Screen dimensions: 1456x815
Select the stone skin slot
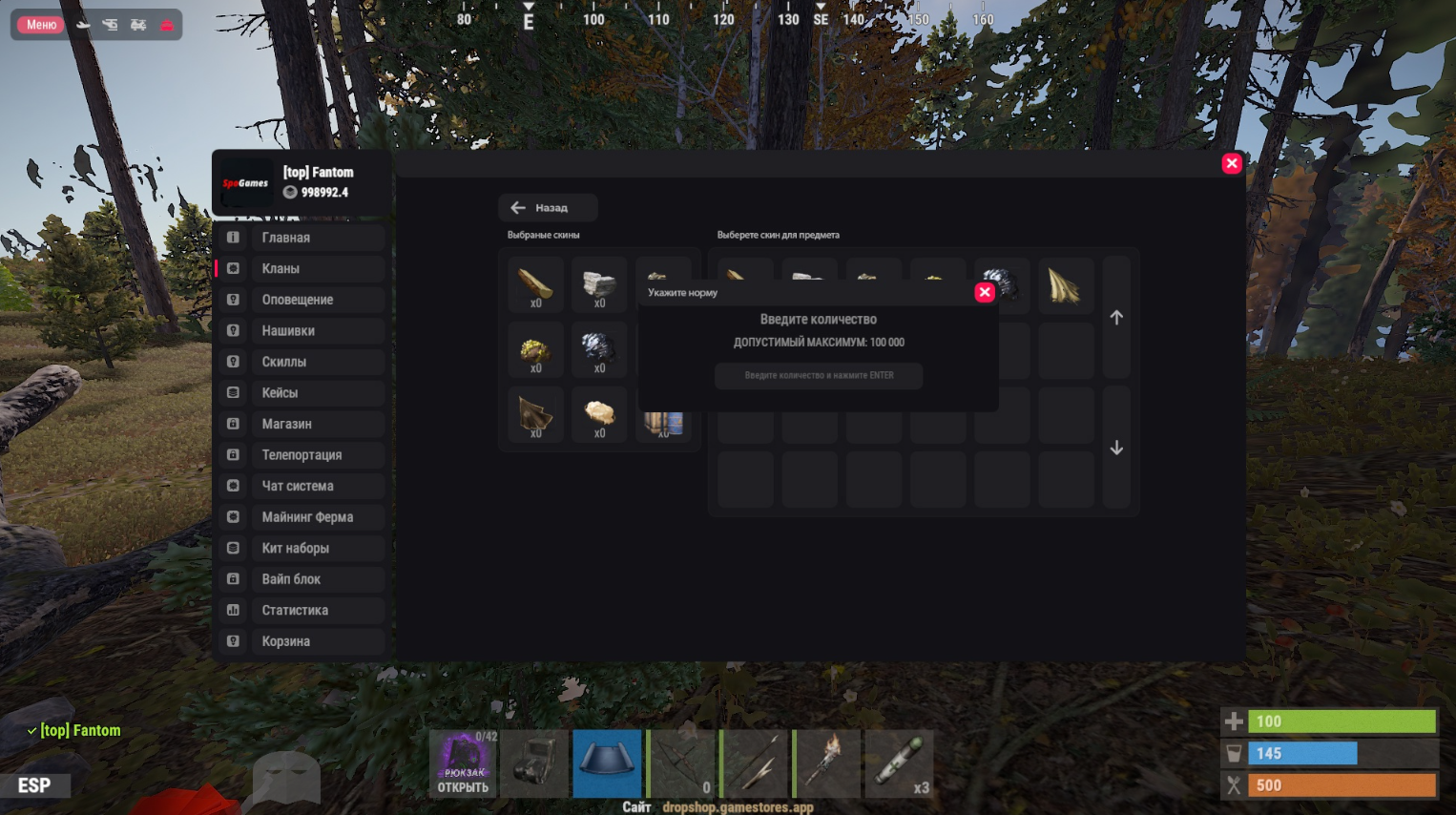pos(599,284)
